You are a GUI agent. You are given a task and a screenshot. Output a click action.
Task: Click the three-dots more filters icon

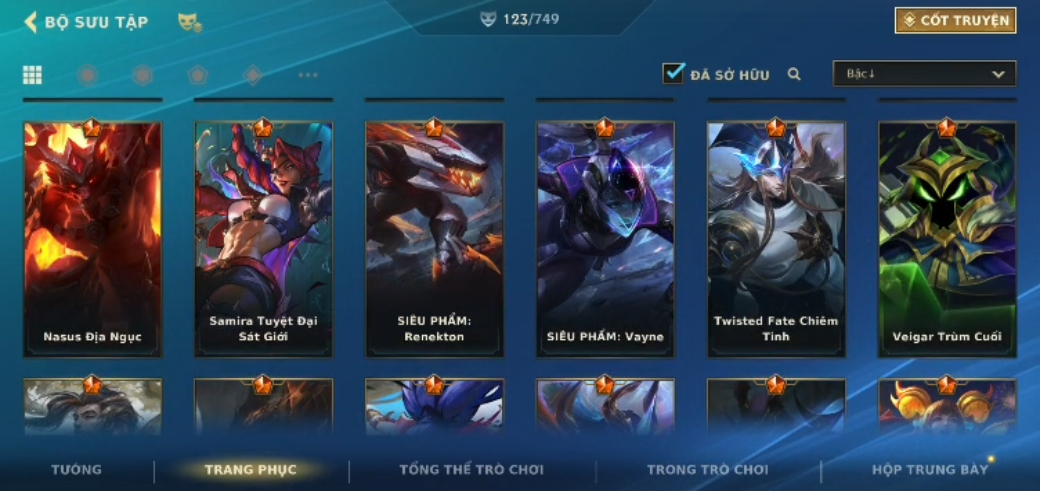[308, 75]
